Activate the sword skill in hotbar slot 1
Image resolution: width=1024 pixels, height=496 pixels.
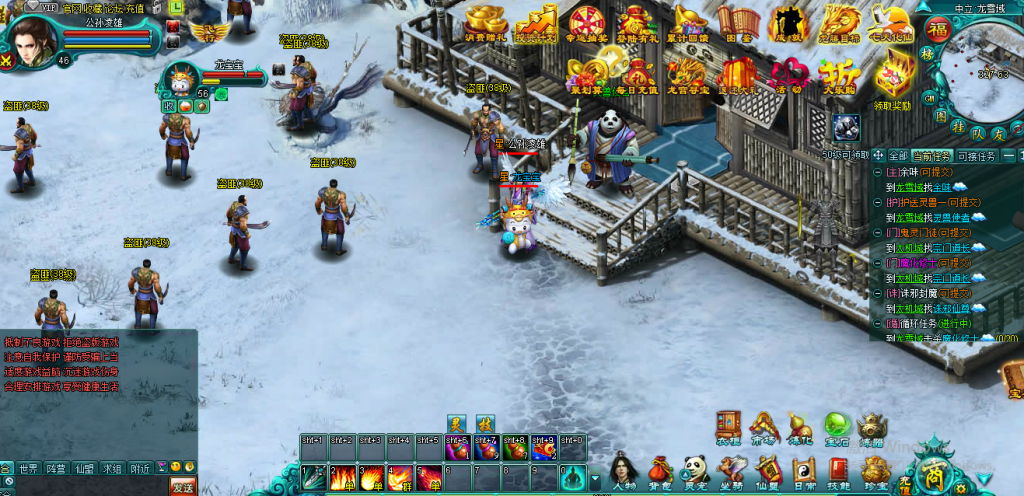[313, 476]
